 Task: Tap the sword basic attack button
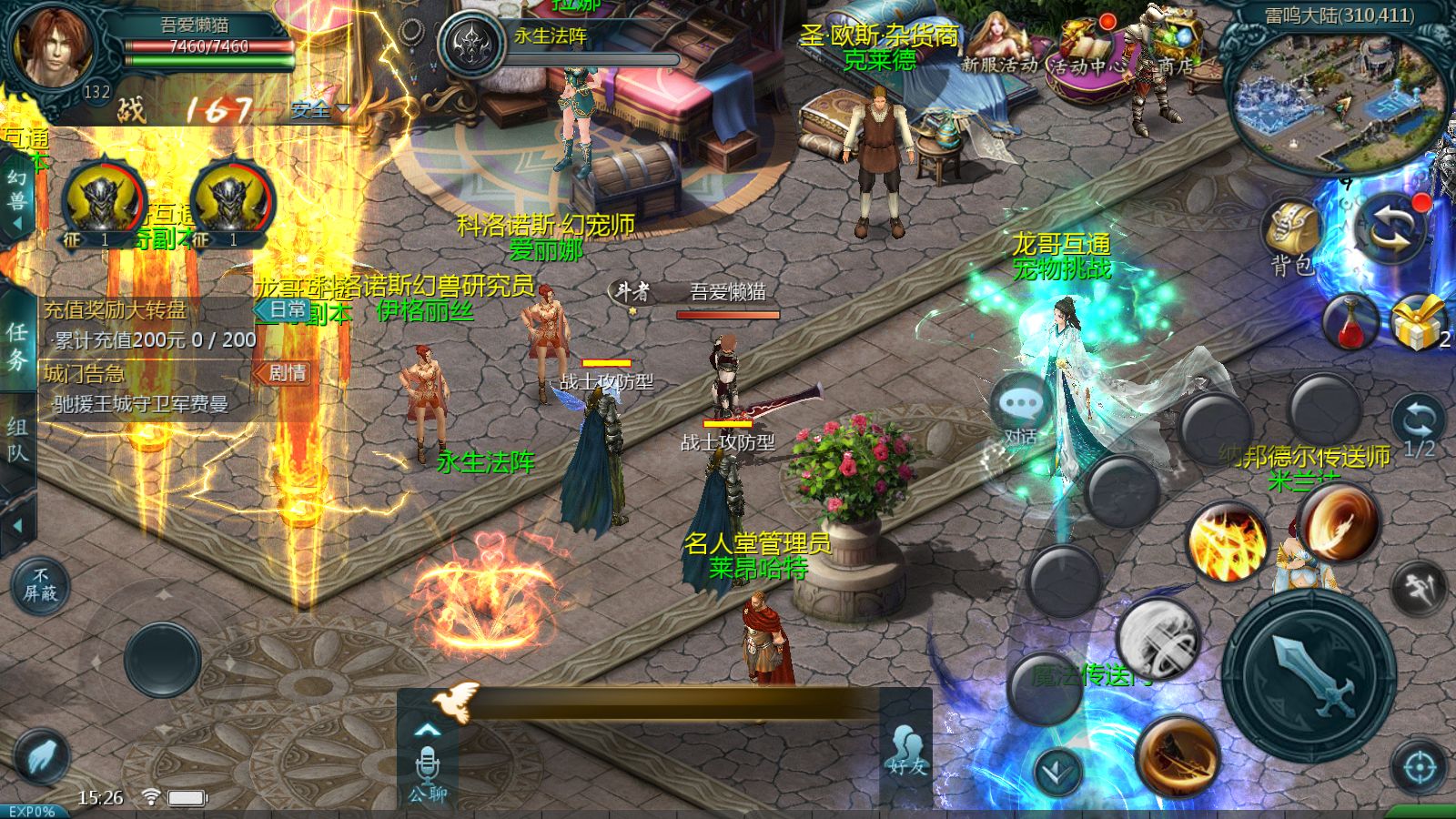[1309, 674]
